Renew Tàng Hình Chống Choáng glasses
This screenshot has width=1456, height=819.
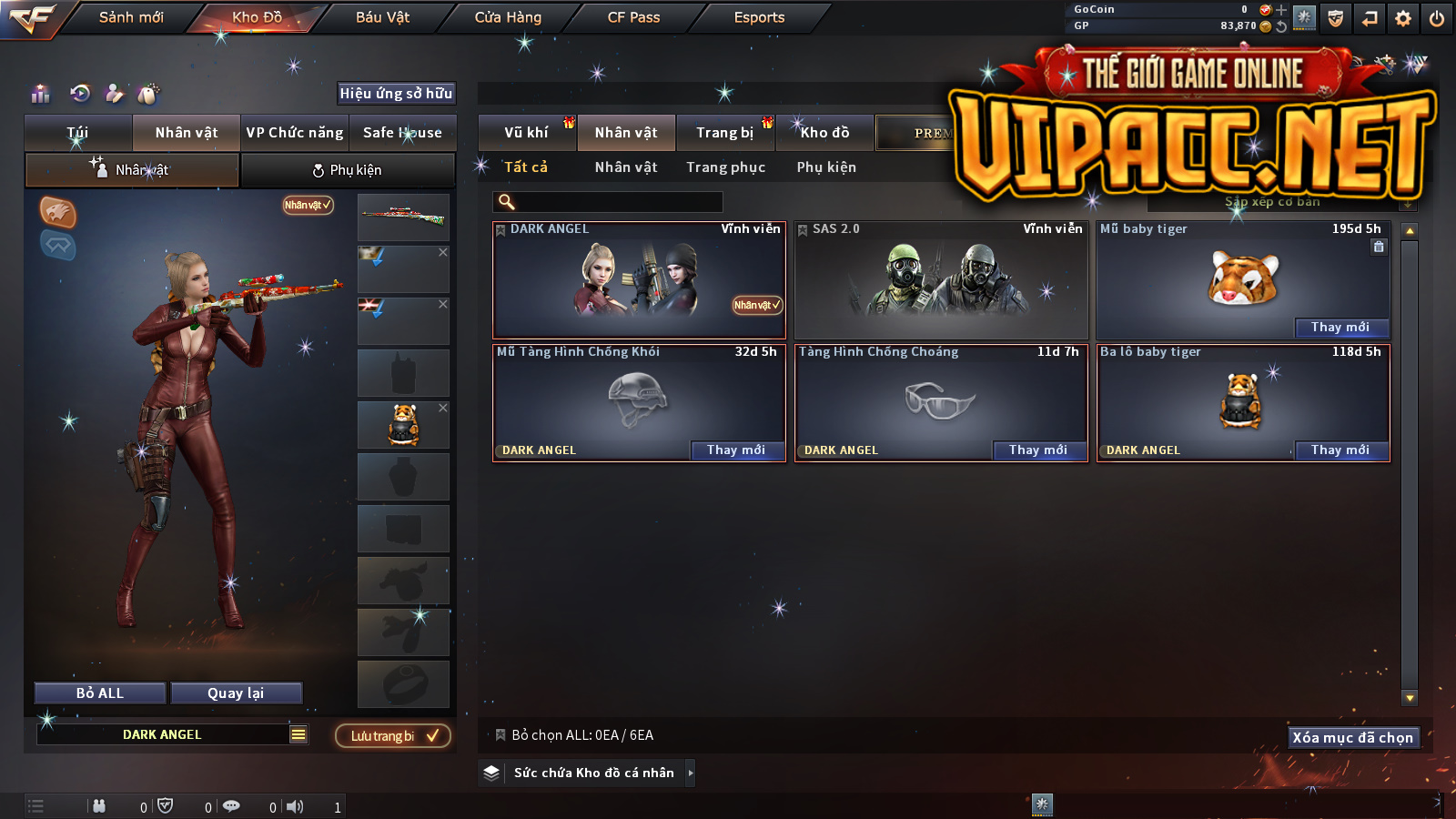[1038, 450]
